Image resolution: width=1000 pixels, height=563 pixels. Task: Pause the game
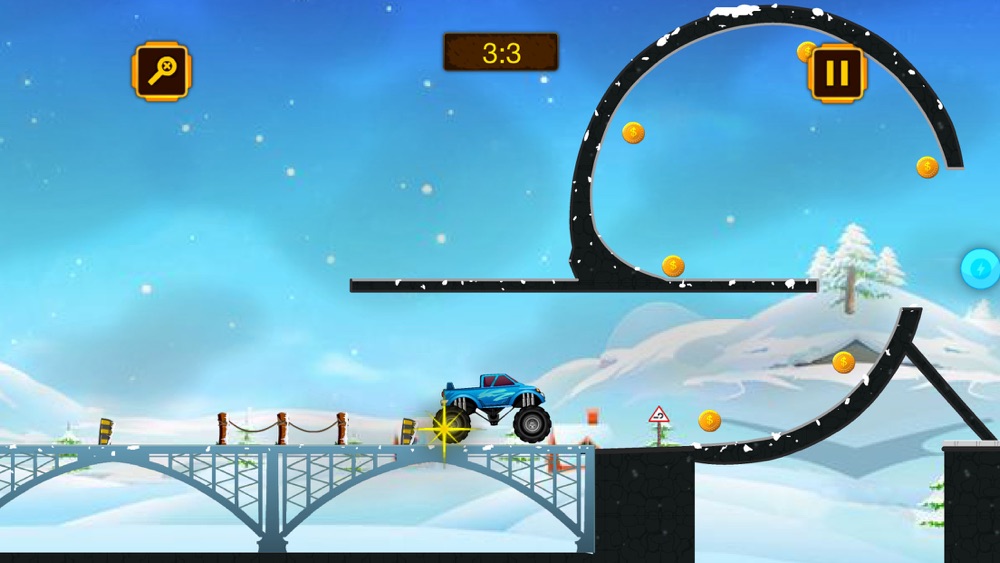(837, 73)
